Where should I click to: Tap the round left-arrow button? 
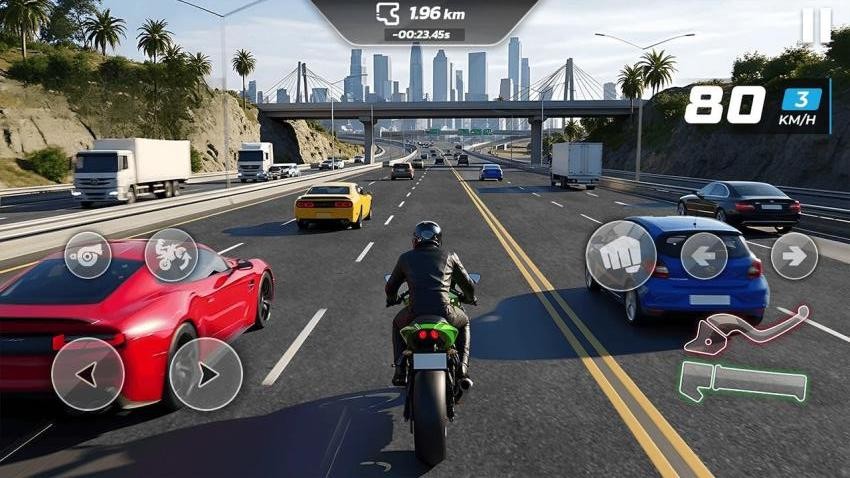(x=704, y=256)
